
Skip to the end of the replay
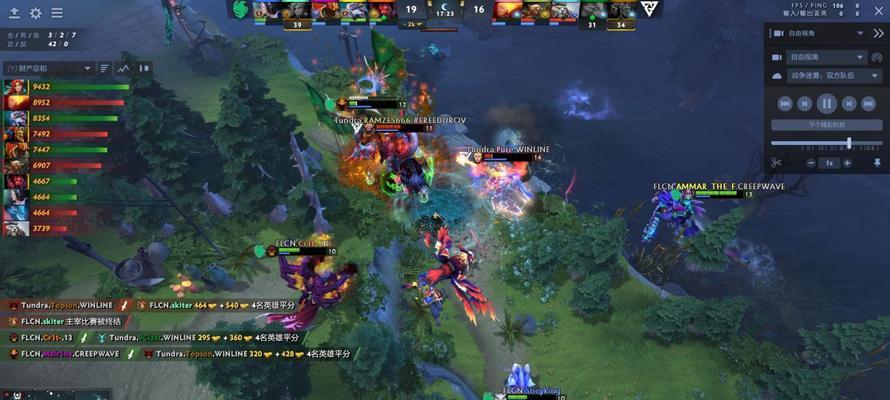[869, 102]
